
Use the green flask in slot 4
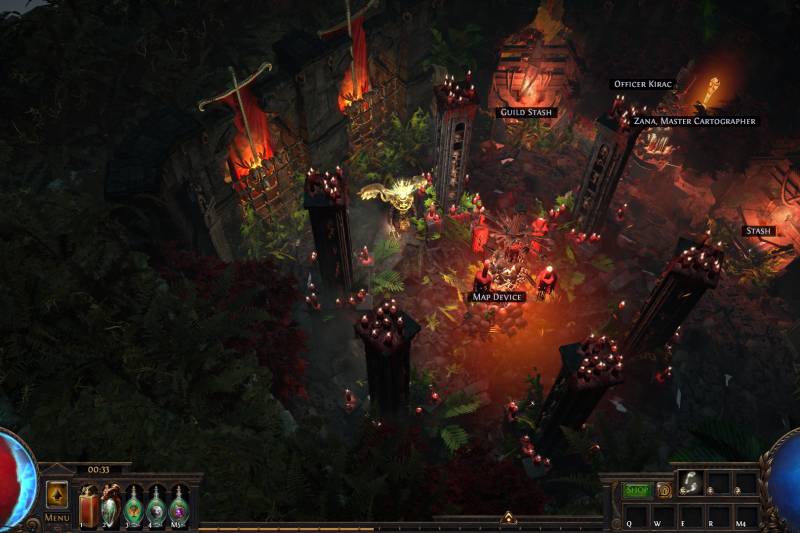click(156, 504)
